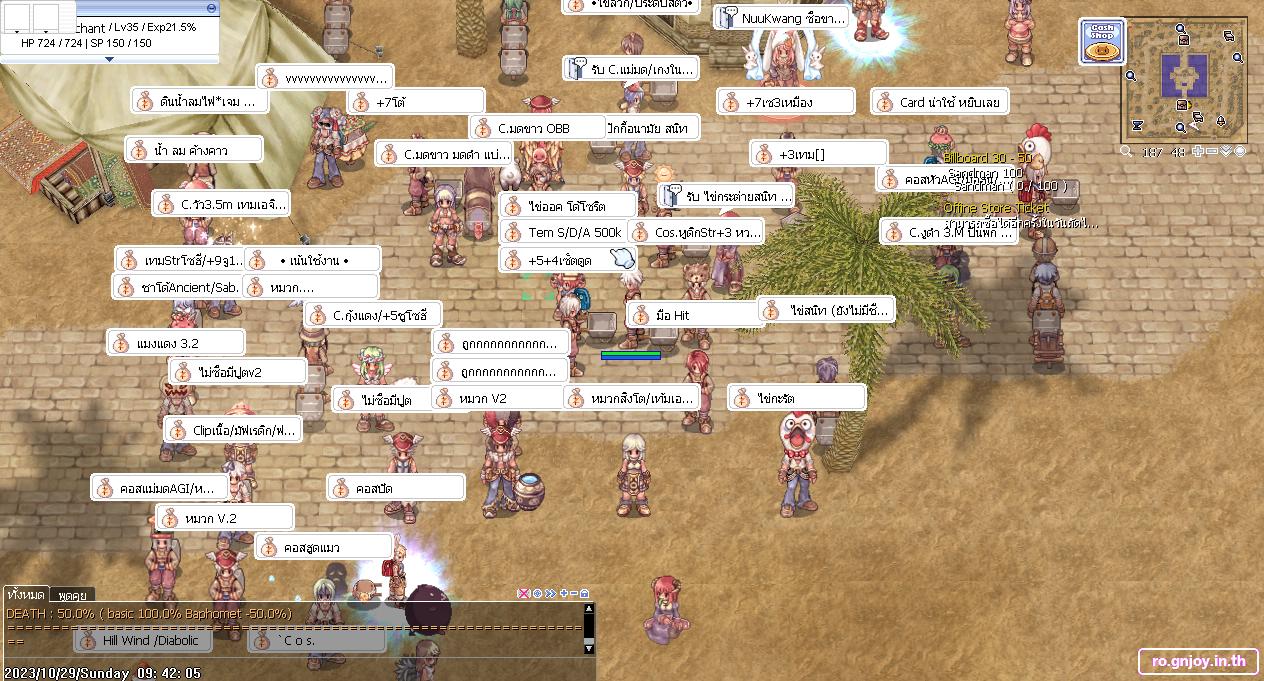Minimize the basic info window
This screenshot has height=681, width=1264.
pyautogui.click(x=211, y=7)
